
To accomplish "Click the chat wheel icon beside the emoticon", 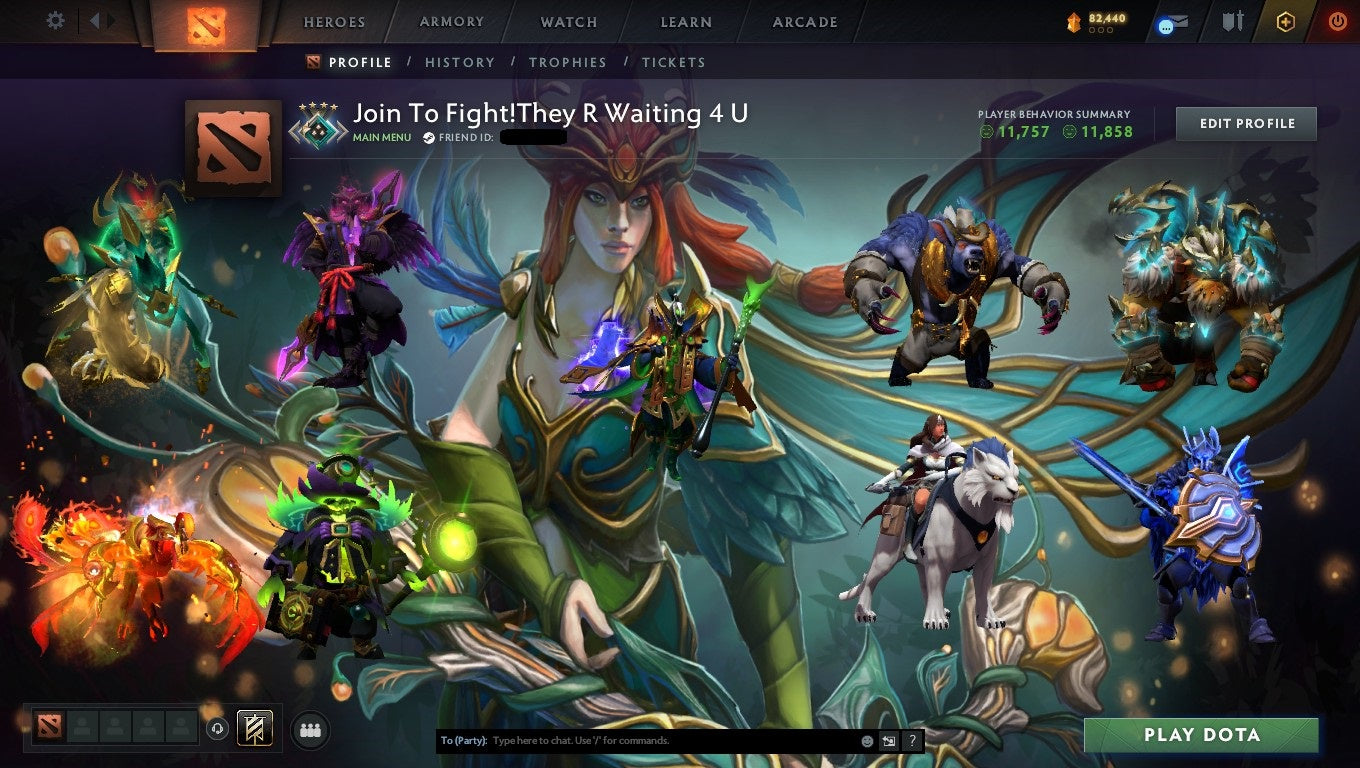I will pos(889,740).
